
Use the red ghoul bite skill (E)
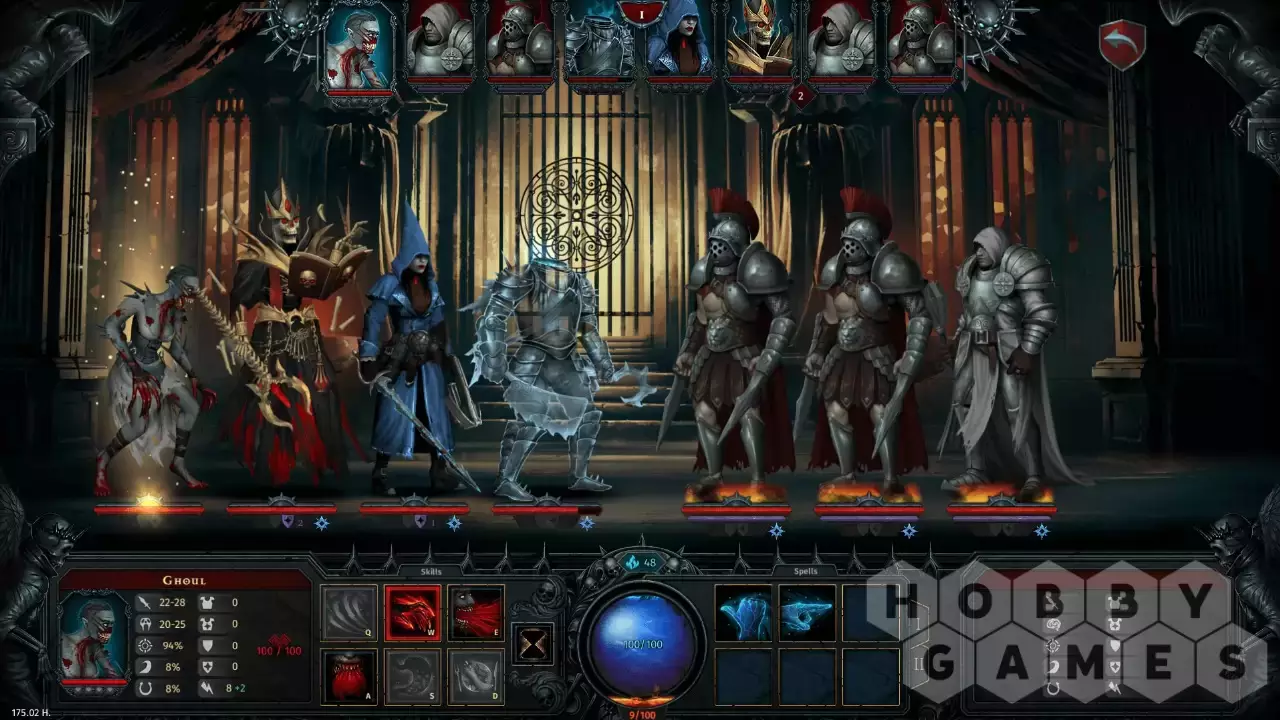click(x=475, y=612)
